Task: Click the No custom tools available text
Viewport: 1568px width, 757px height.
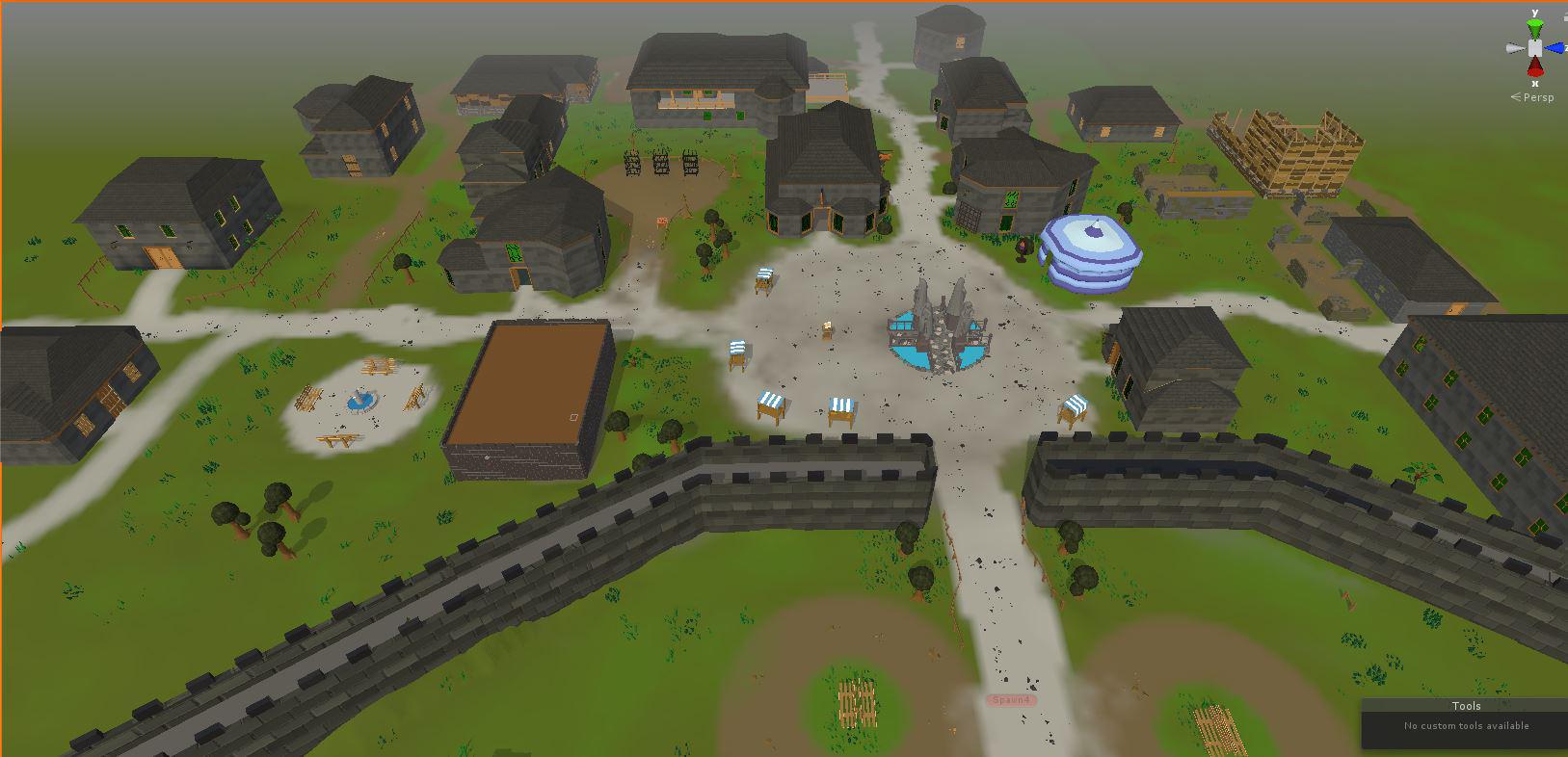Action: point(1465,726)
